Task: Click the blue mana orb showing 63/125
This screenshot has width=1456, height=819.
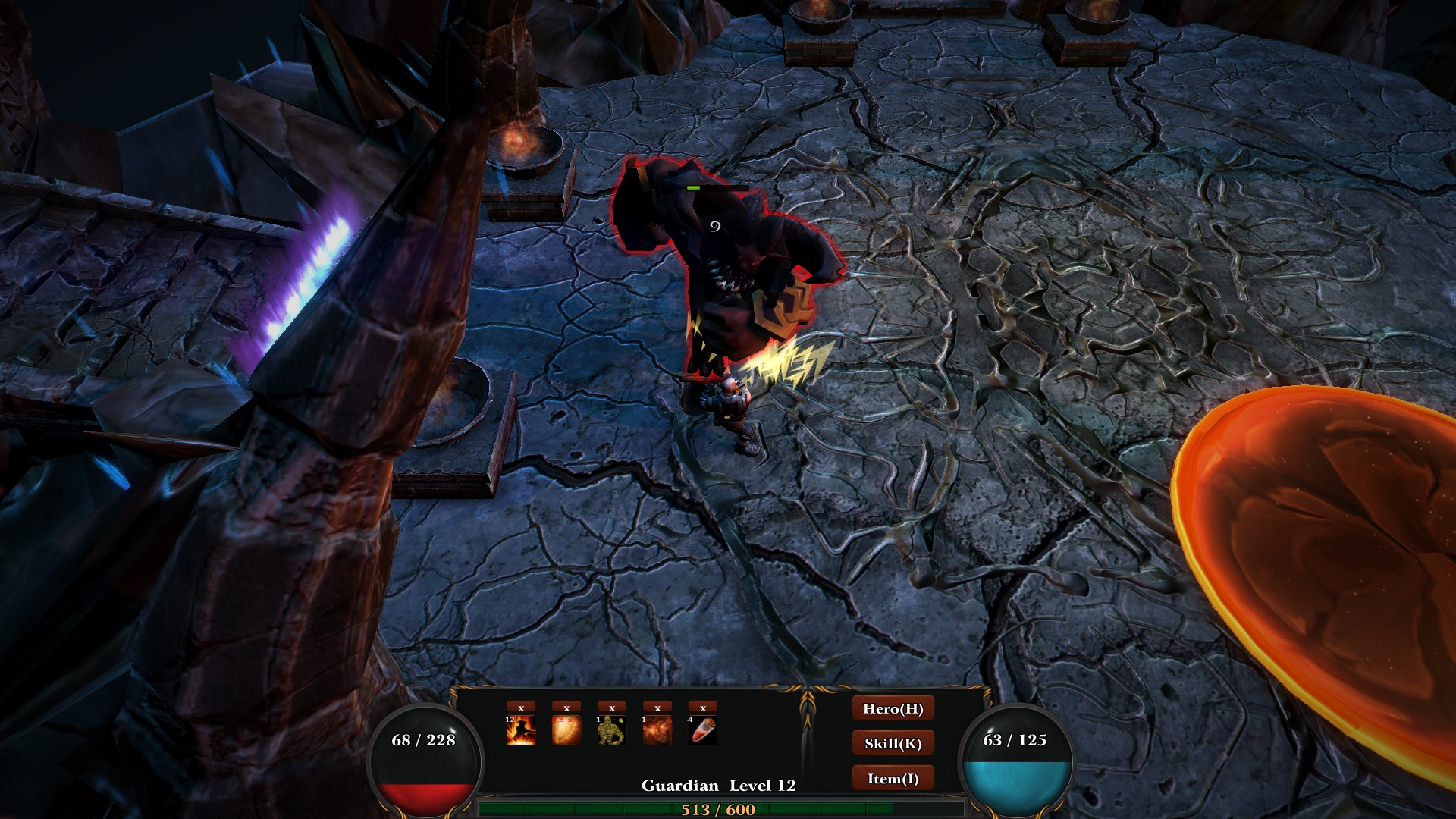Action: pyautogui.click(x=1016, y=761)
